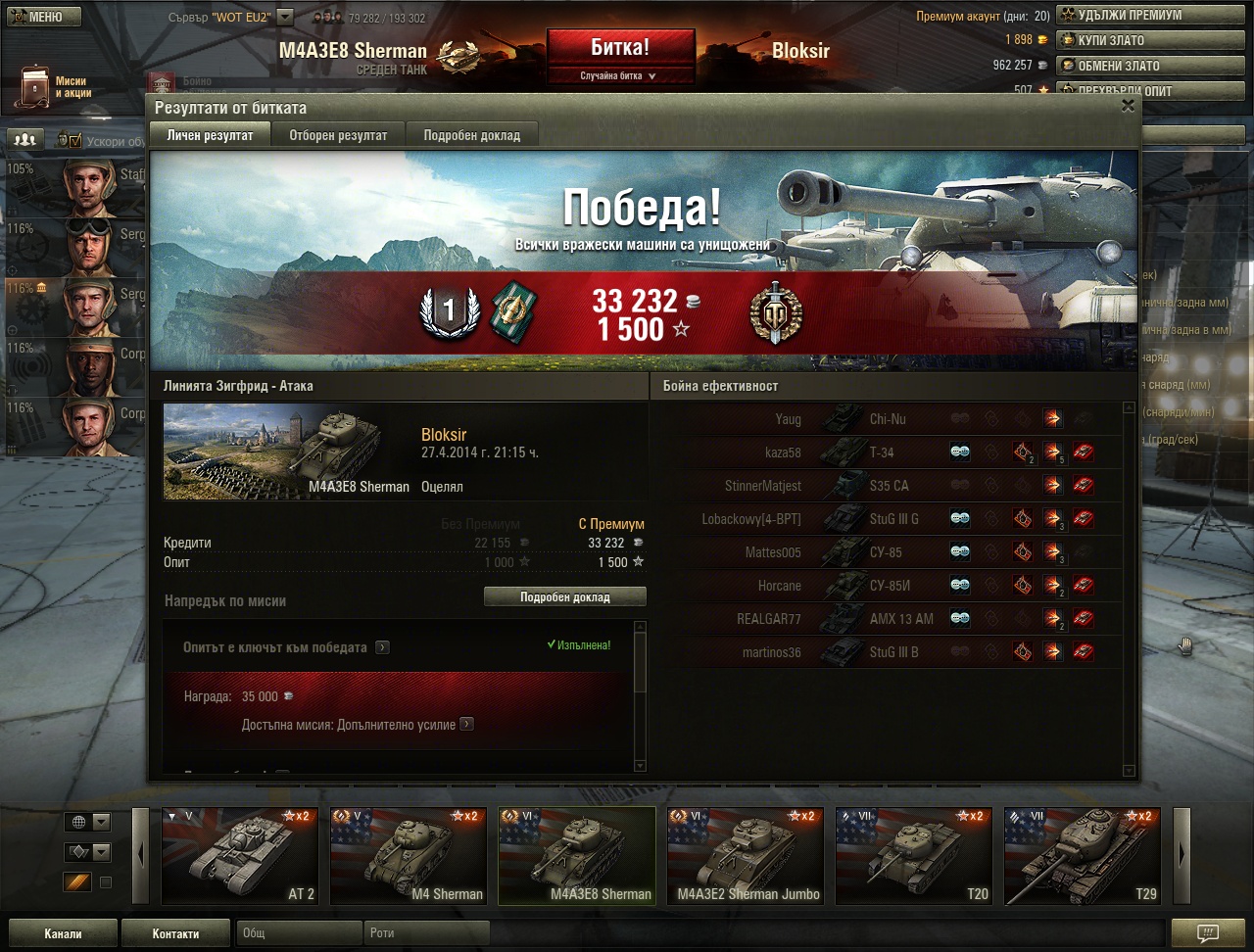Select the T20 tank thumbnail
Screen dimensions: 1254x952
[x=914, y=855]
